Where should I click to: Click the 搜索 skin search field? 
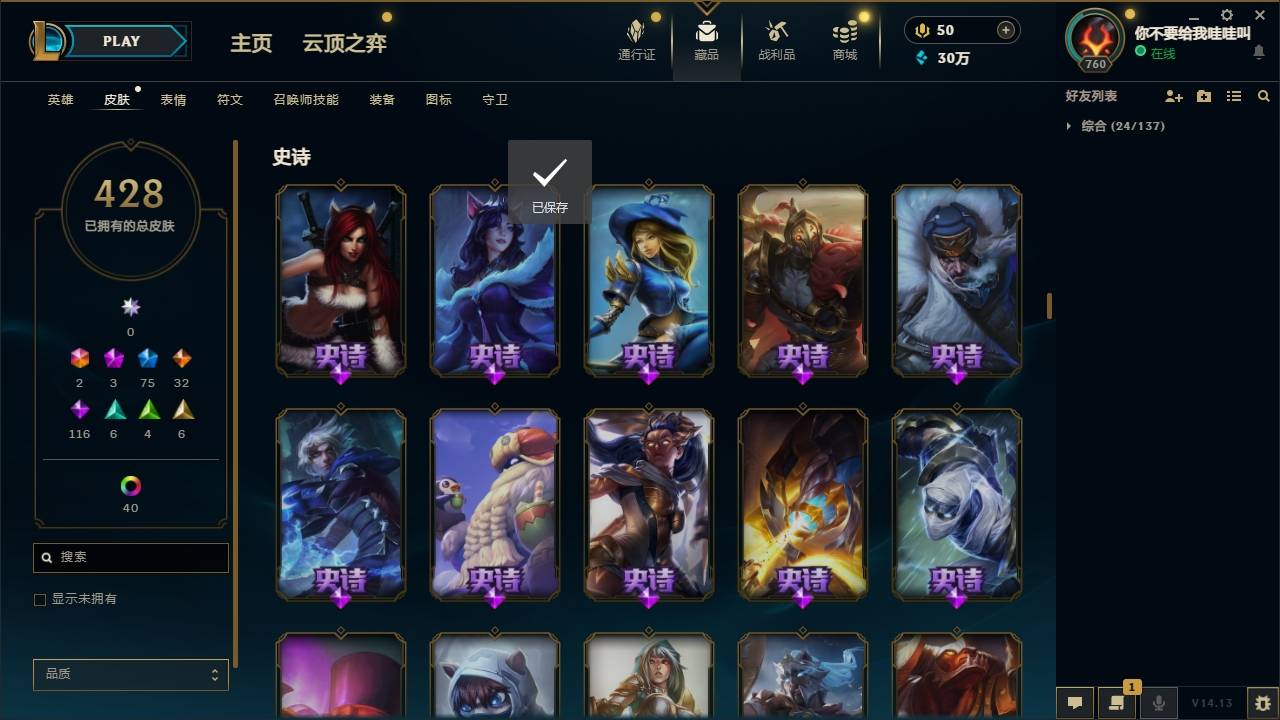coord(130,557)
